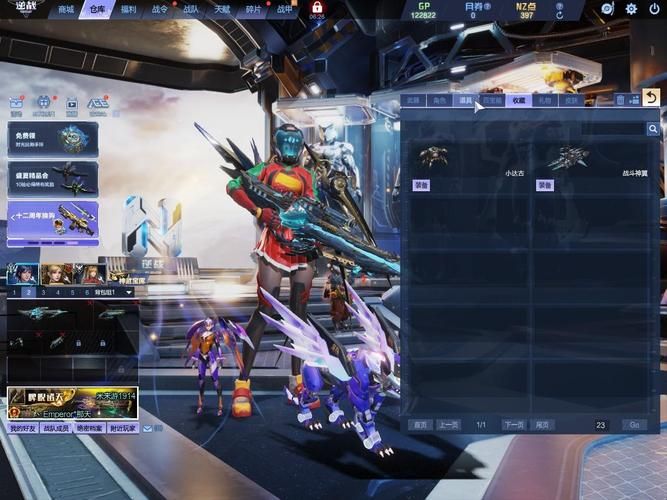Viewport: 667px width, 500px height.
Task: Open the 碎片 fragments tab
Action: click(253, 10)
